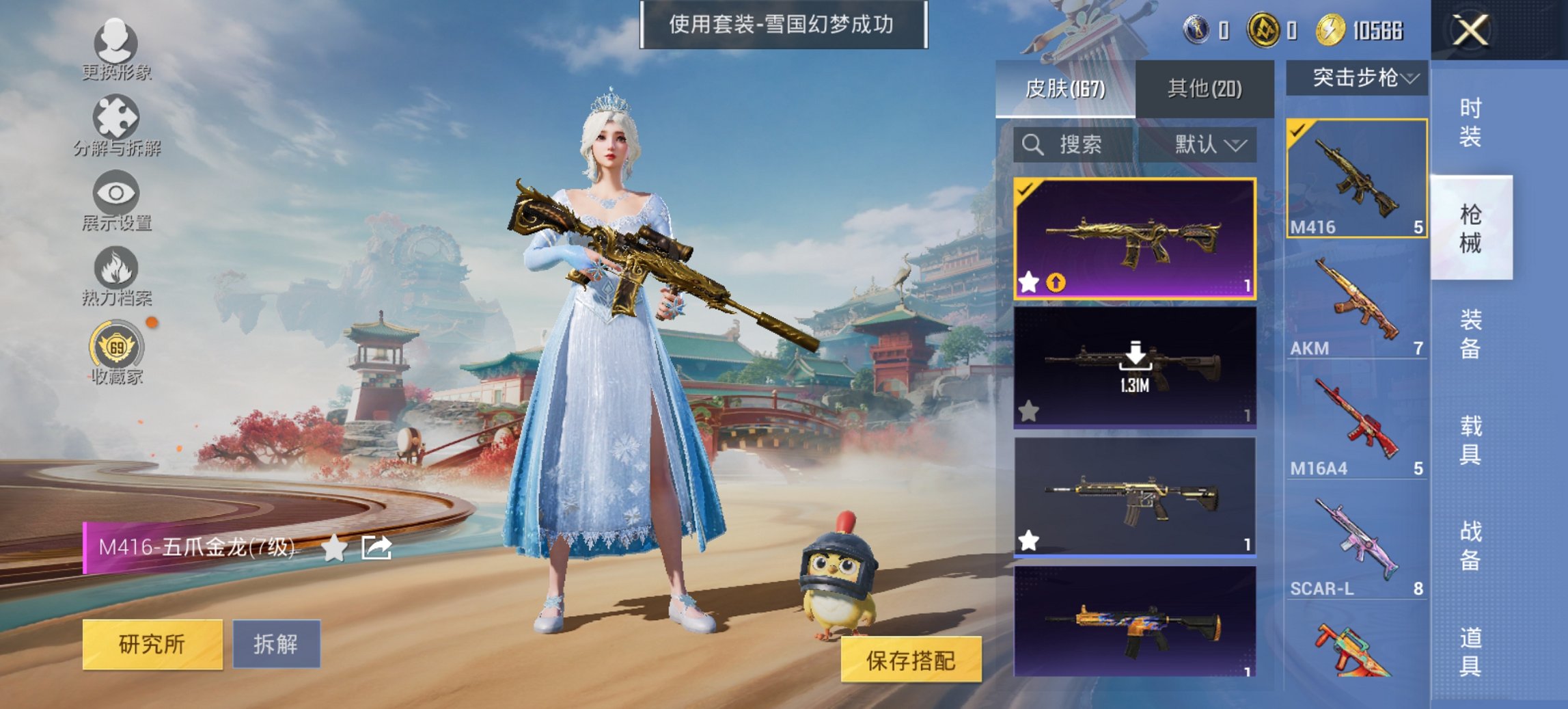Expand the 突击步枪 weapon category dropdown

point(1360,77)
